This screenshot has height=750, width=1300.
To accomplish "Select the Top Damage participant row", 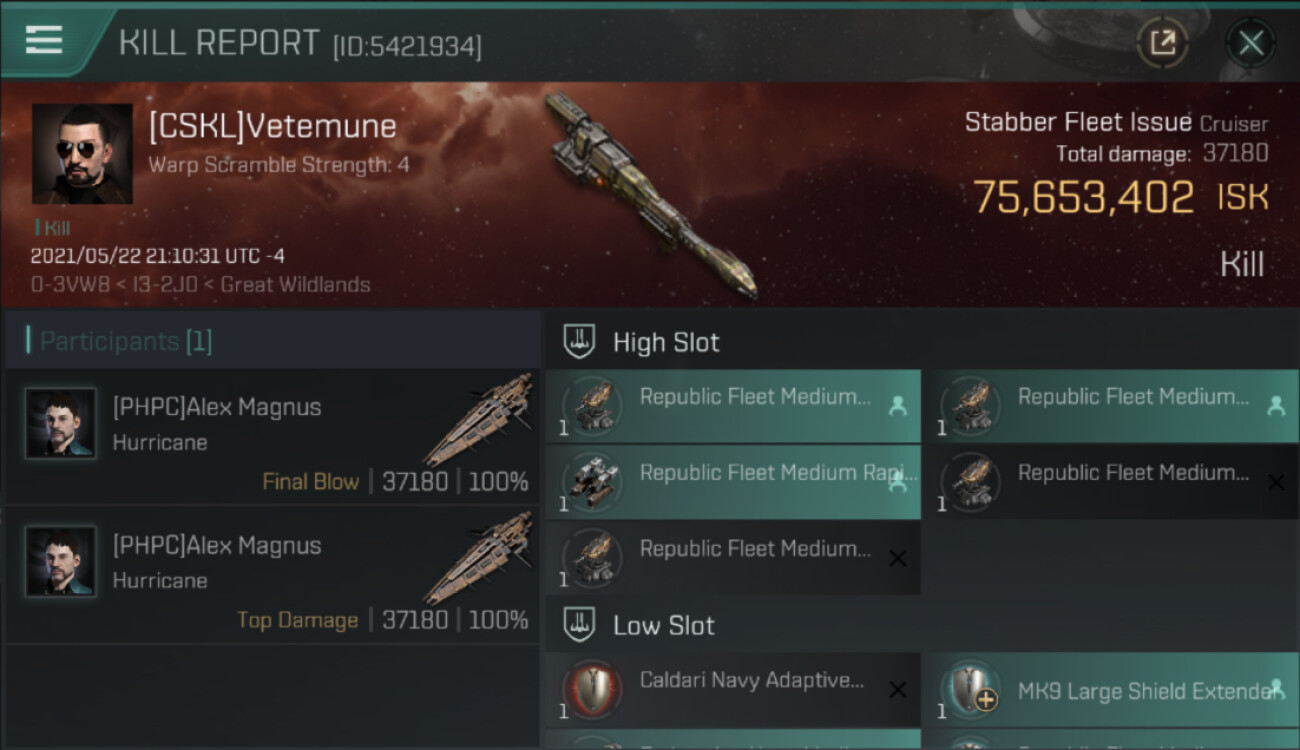I will pyautogui.click(x=272, y=575).
